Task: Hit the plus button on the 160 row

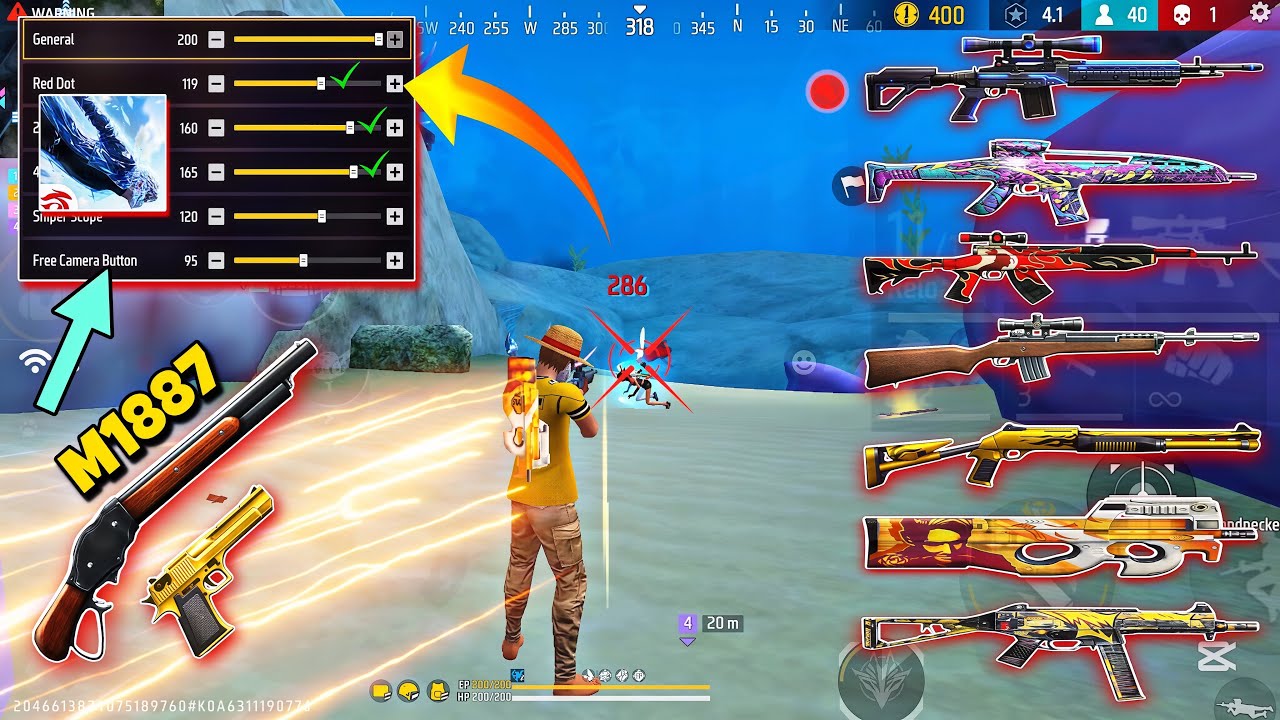Action: (395, 128)
